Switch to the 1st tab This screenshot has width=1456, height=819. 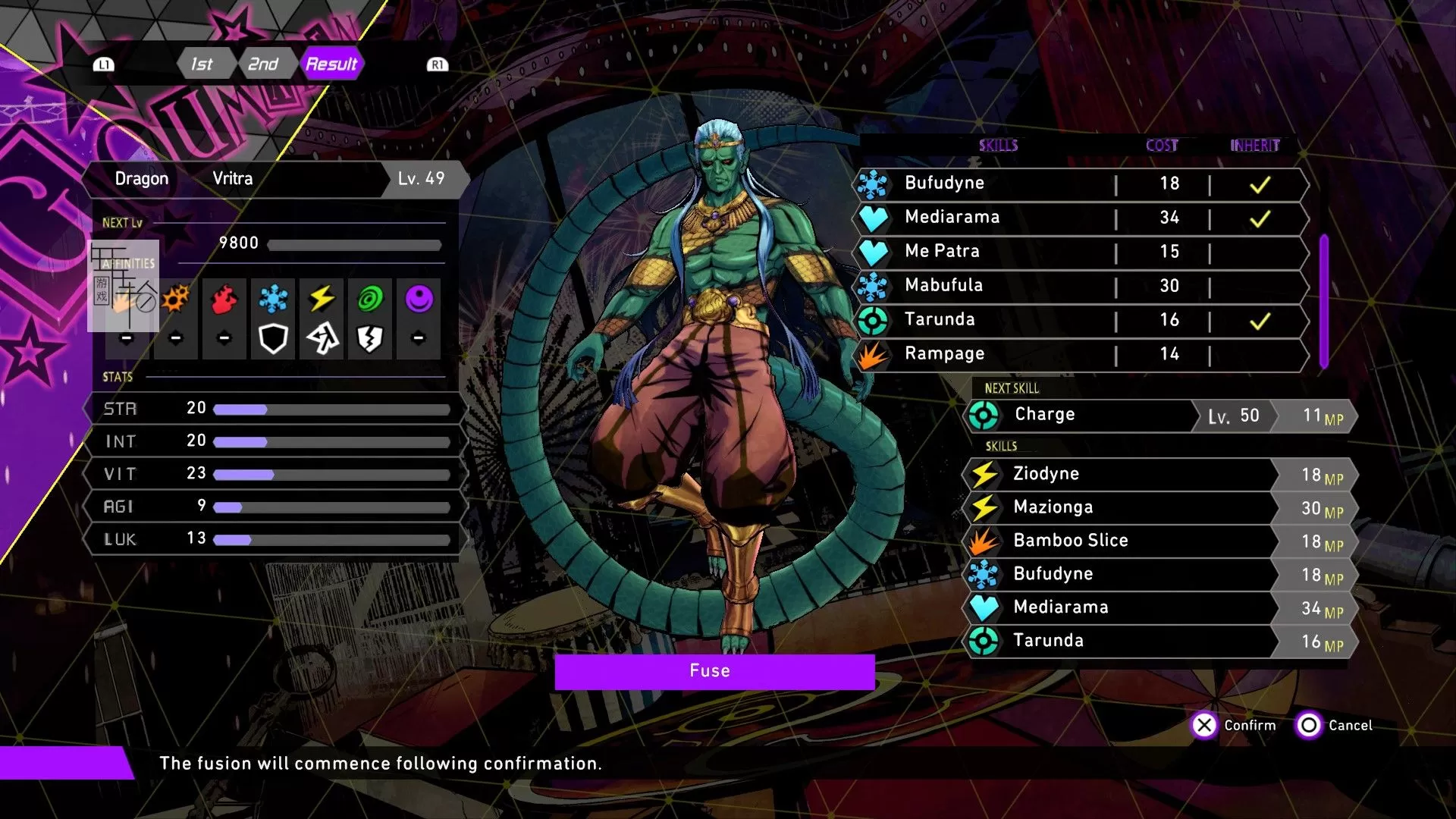pyautogui.click(x=202, y=64)
